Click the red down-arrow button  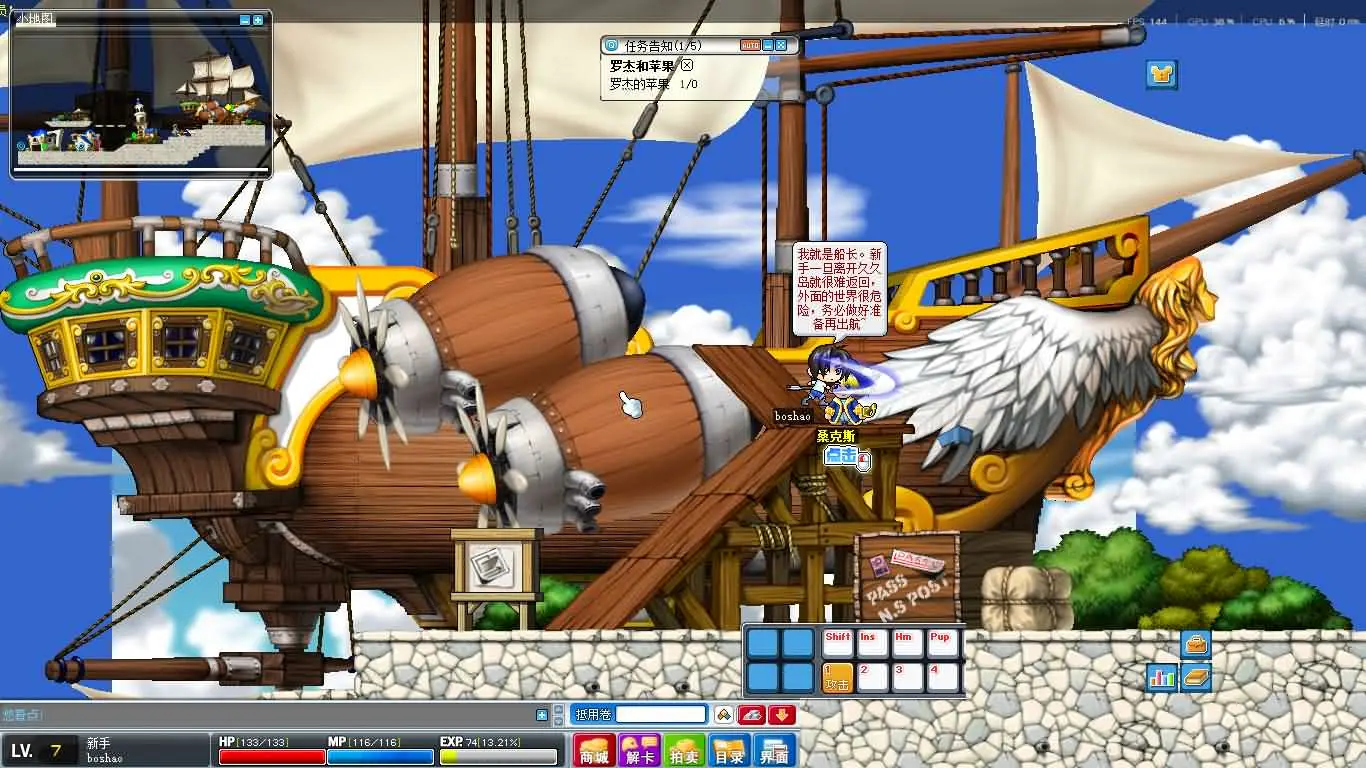tap(782, 714)
